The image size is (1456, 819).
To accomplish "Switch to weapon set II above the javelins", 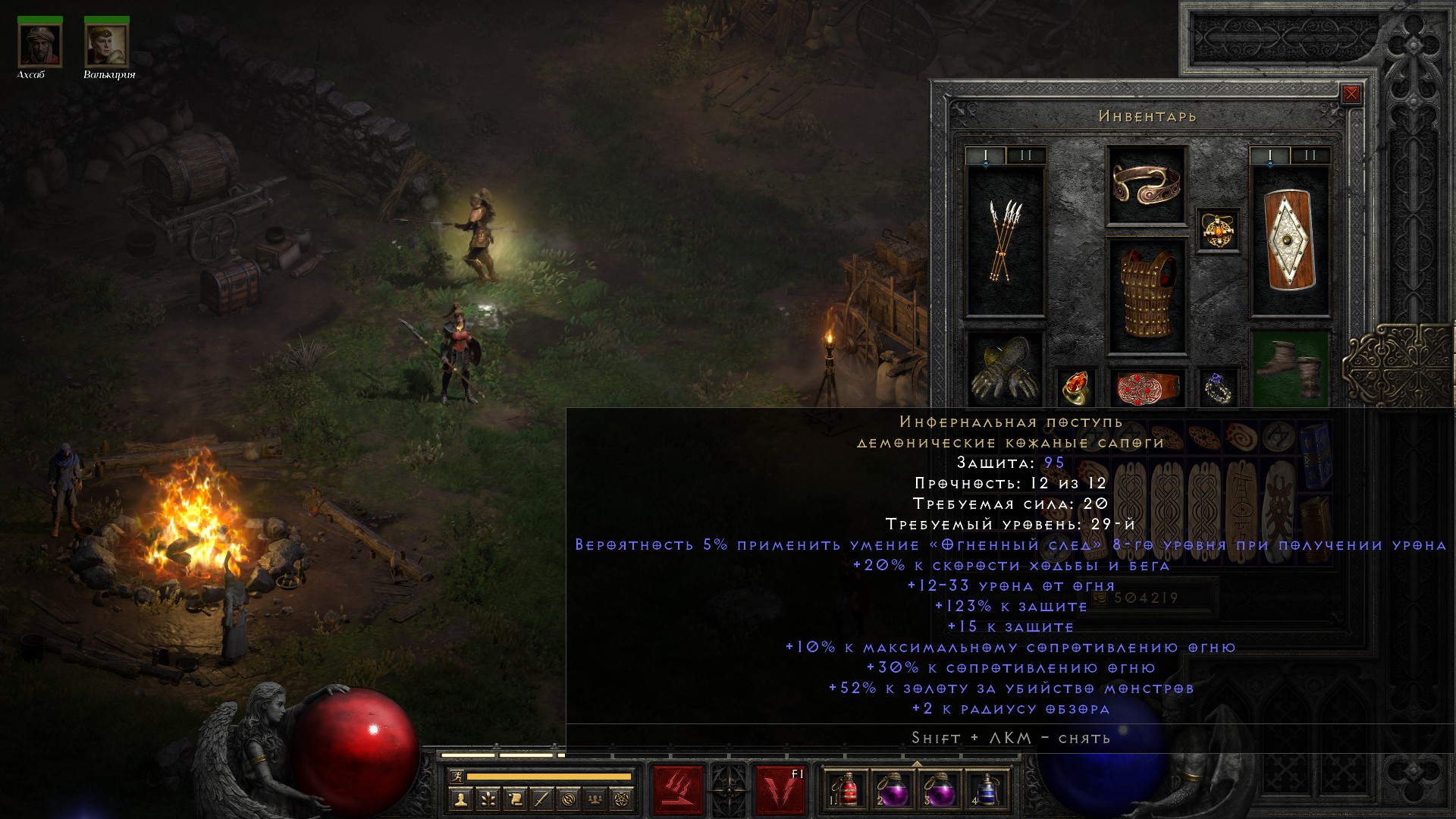I will 1025,155.
